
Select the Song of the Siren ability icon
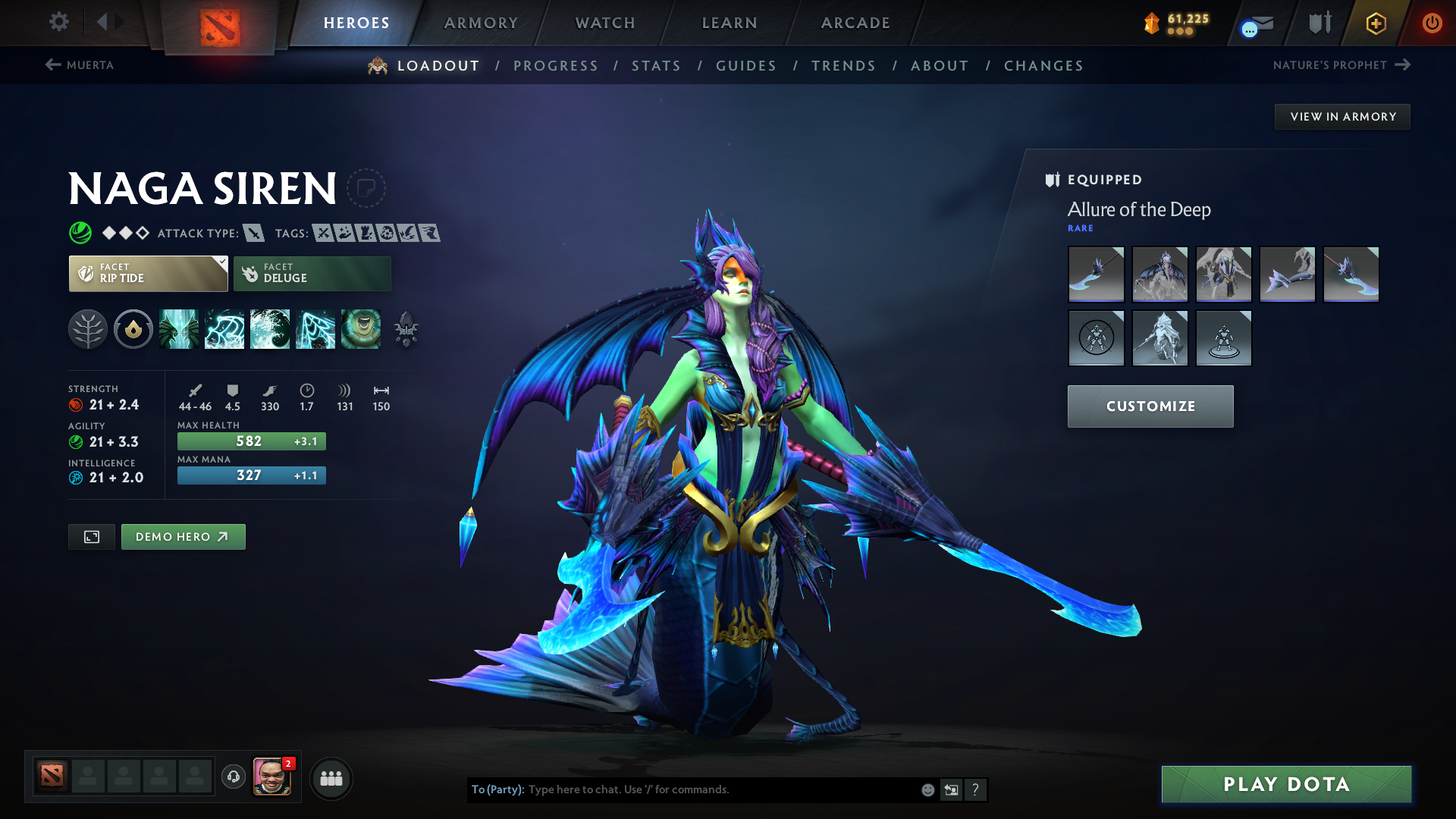(362, 329)
